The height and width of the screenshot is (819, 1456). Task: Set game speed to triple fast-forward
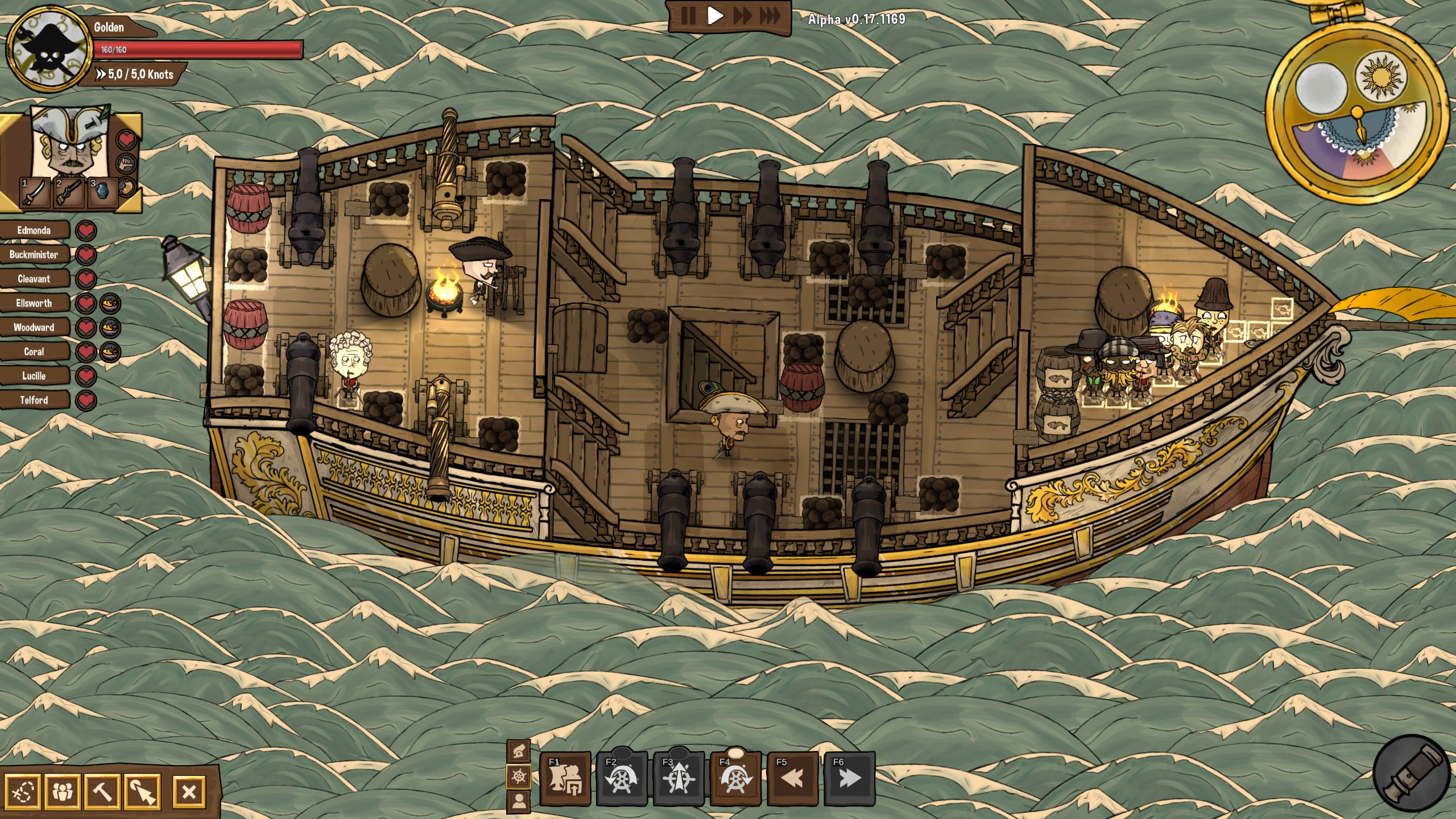tap(771, 16)
